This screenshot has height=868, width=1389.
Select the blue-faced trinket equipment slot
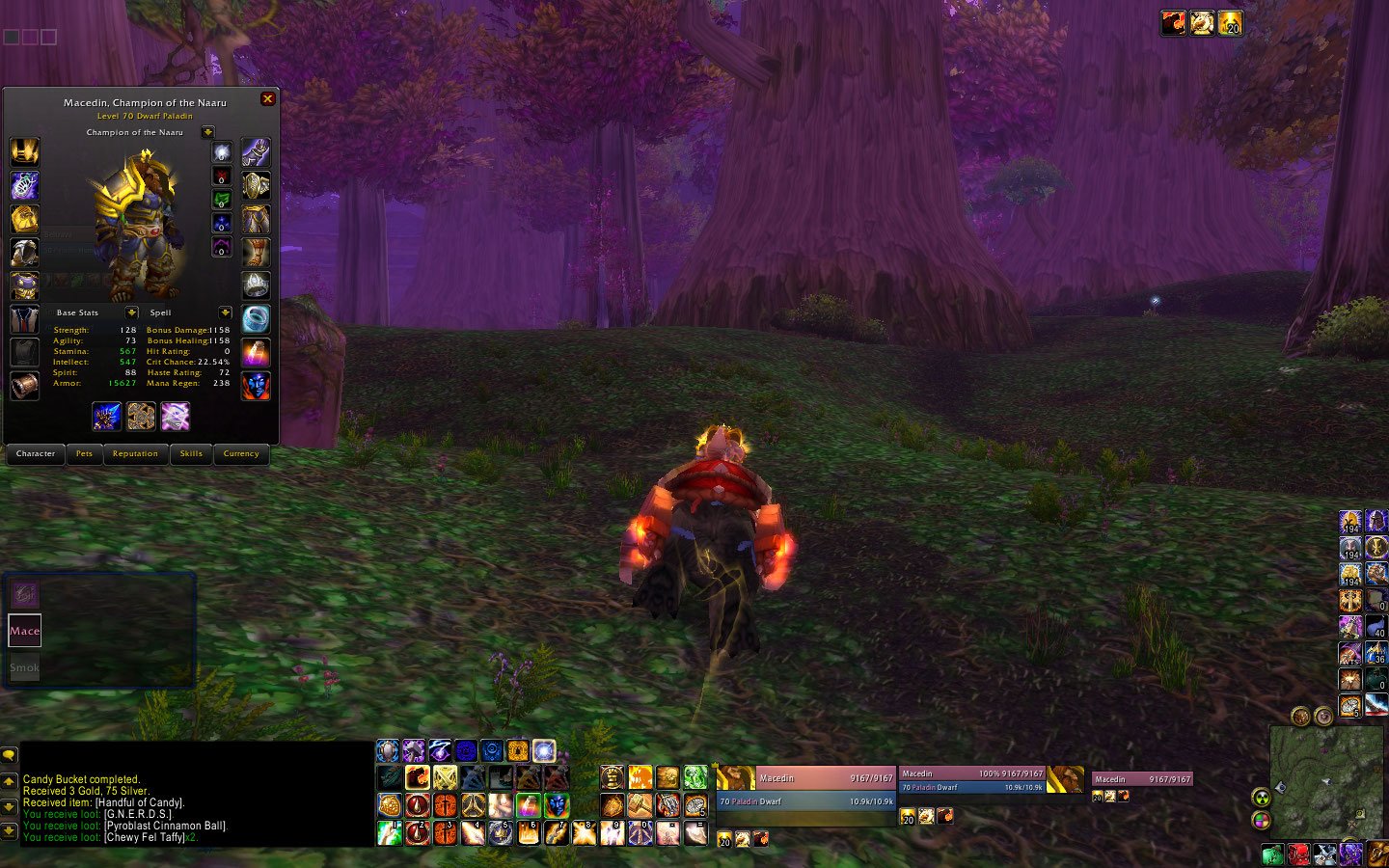[256, 385]
